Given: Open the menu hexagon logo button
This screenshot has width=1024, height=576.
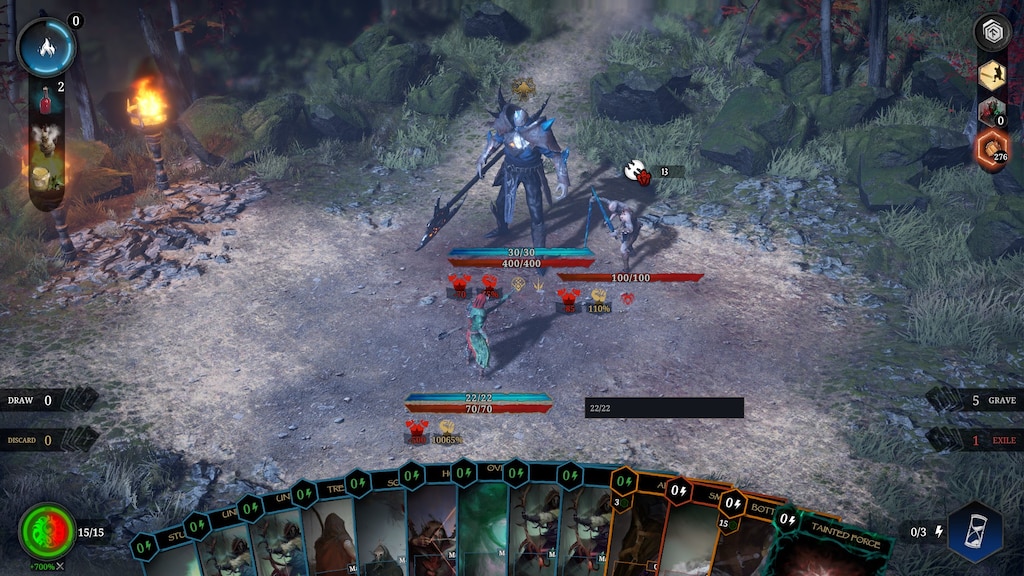Looking at the screenshot, I should 992,33.
